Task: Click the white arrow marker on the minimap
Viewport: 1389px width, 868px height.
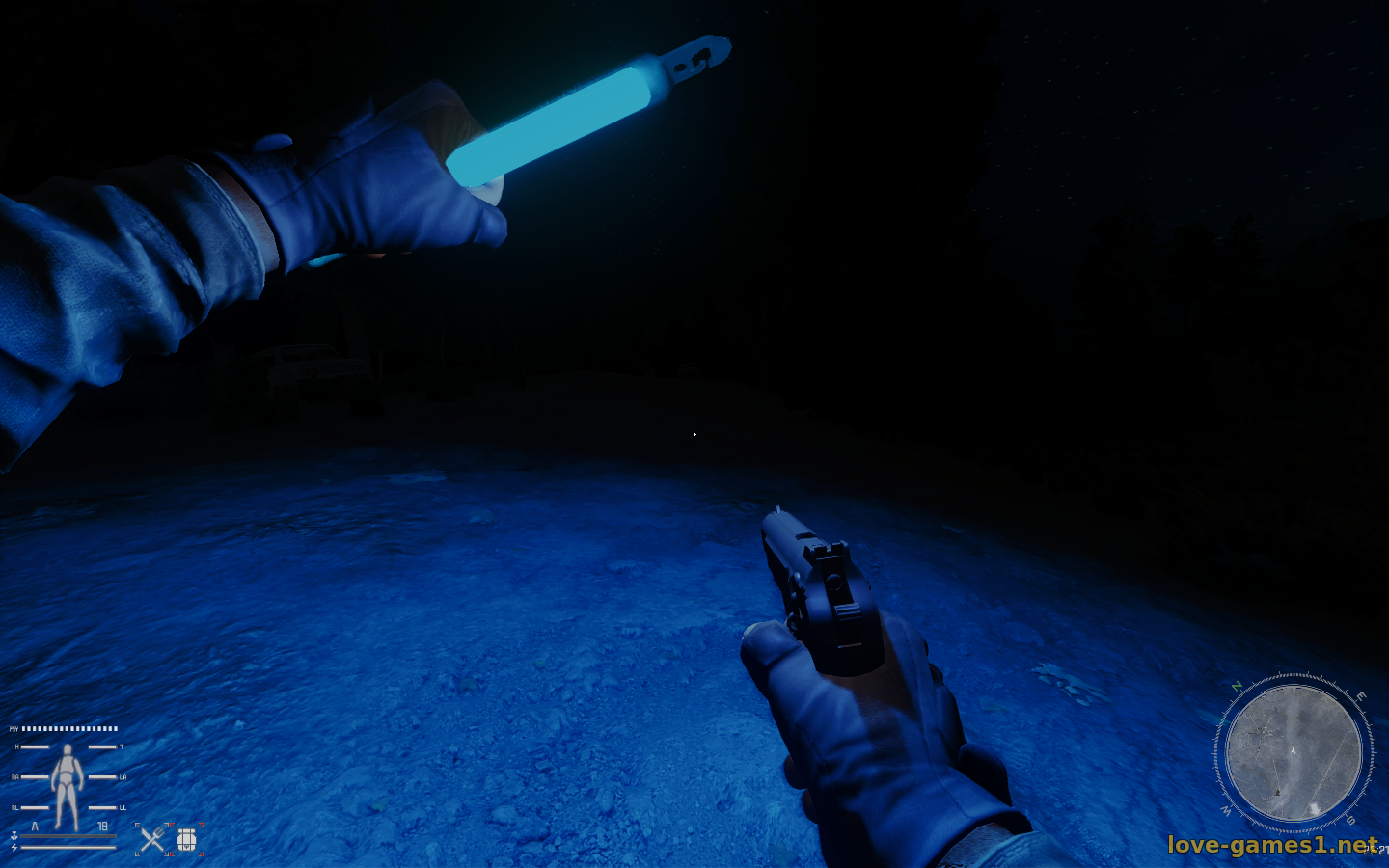Action: pyautogui.click(x=1294, y=750)
